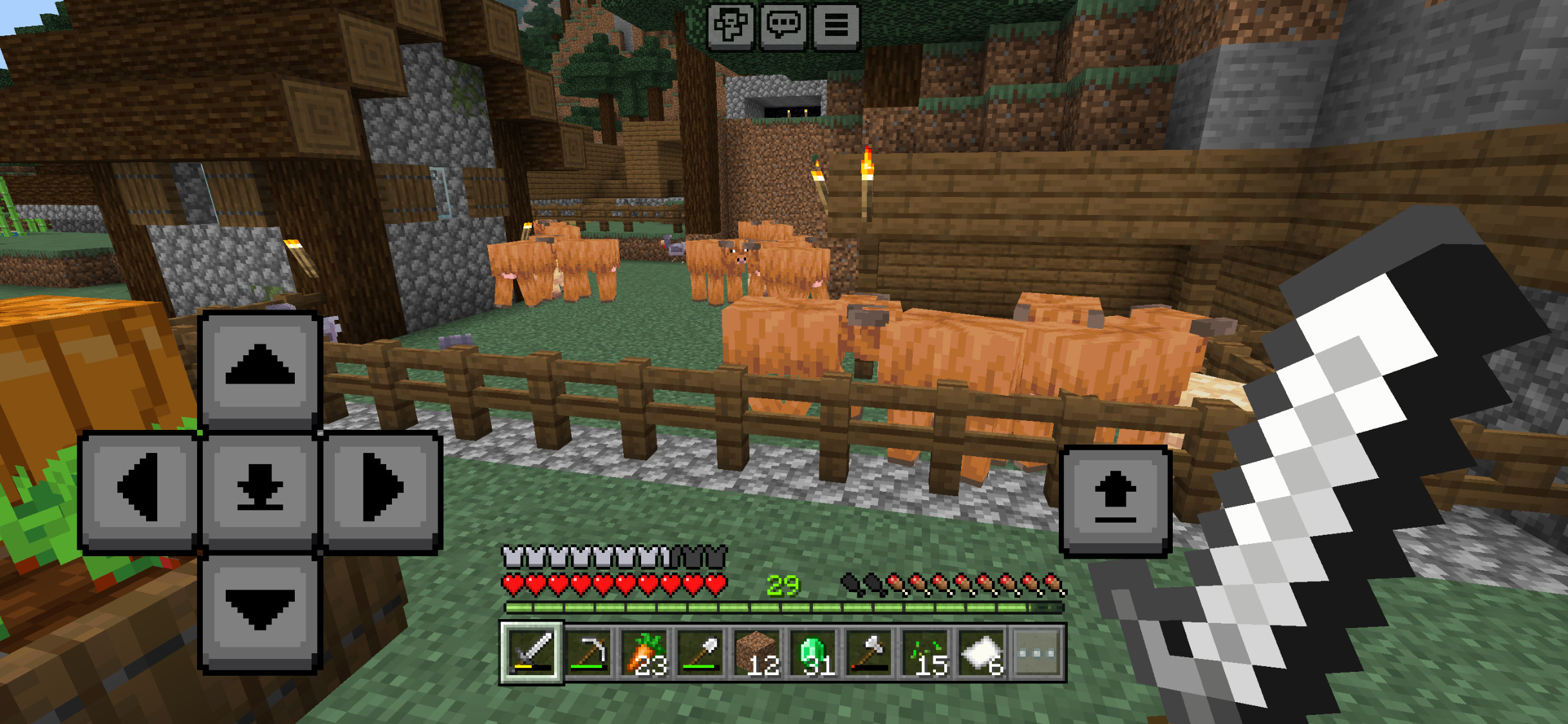Viewport: 1568px width, 724px height.
Task: Equip the axe from the hotbar
Action: pyautogui.click(x=870, y=653)
